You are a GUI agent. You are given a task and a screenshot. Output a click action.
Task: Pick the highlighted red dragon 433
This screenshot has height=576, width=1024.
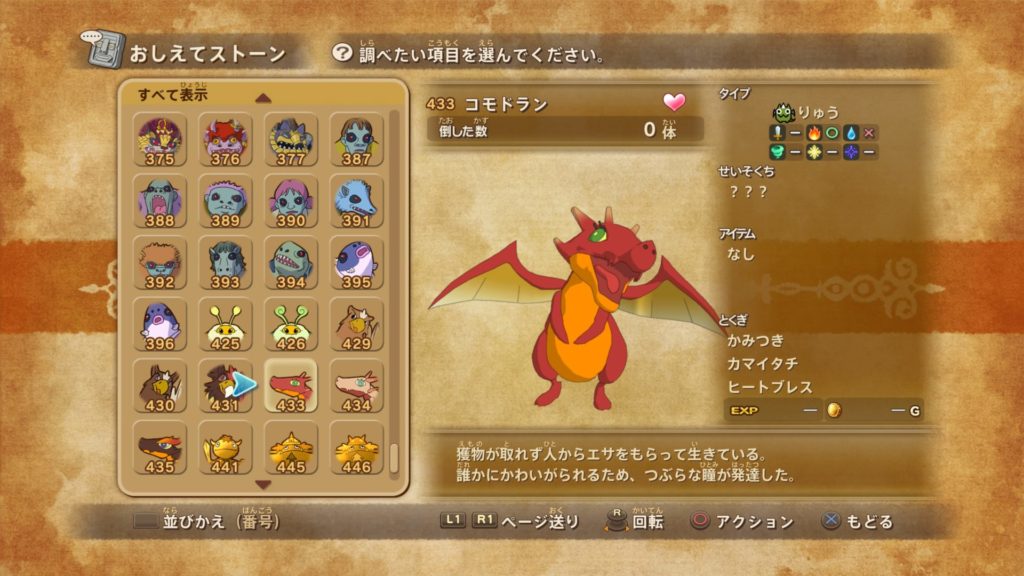(291, 387)
